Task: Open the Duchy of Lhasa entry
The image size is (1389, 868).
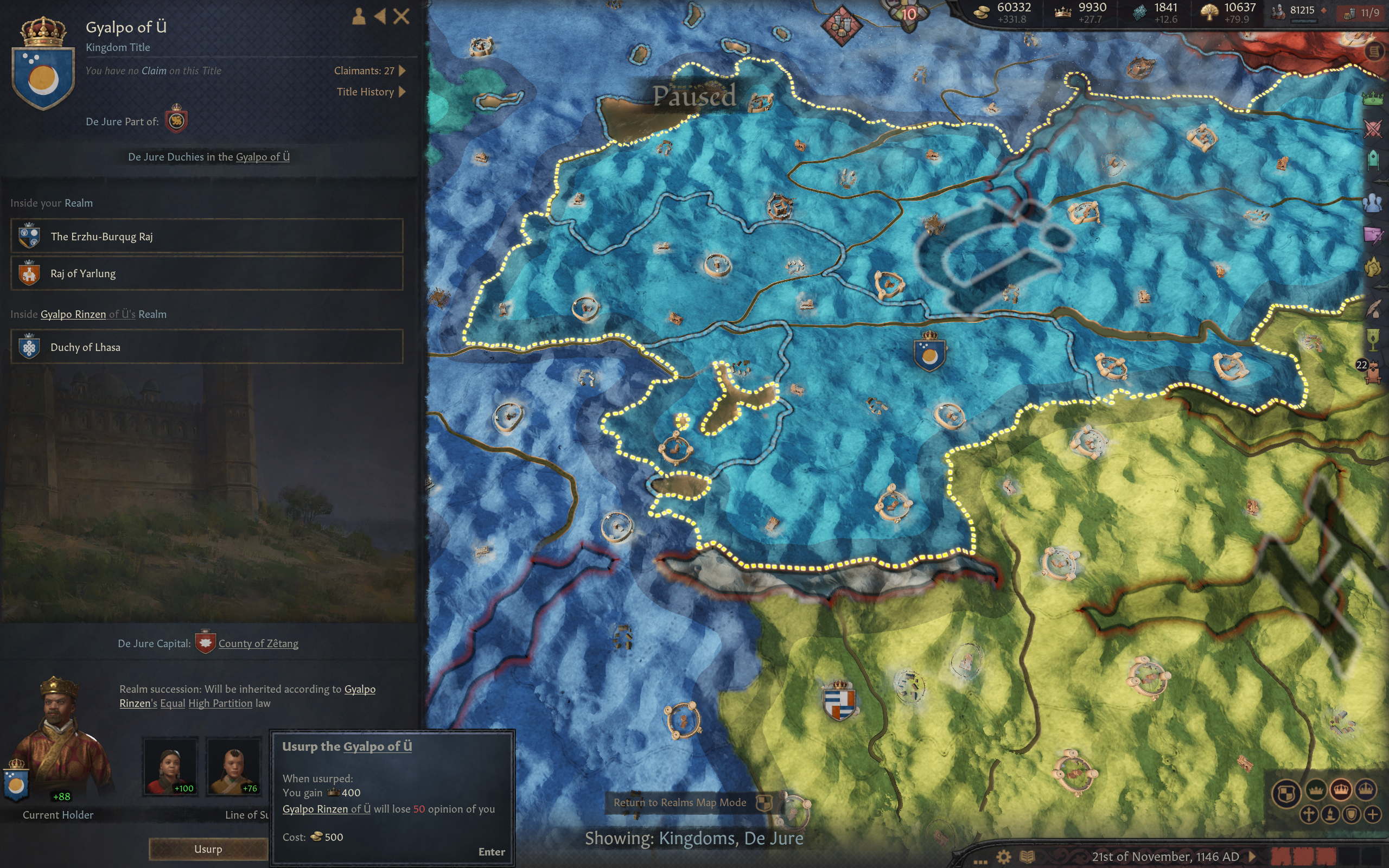Action: click(x=207, y=347)
